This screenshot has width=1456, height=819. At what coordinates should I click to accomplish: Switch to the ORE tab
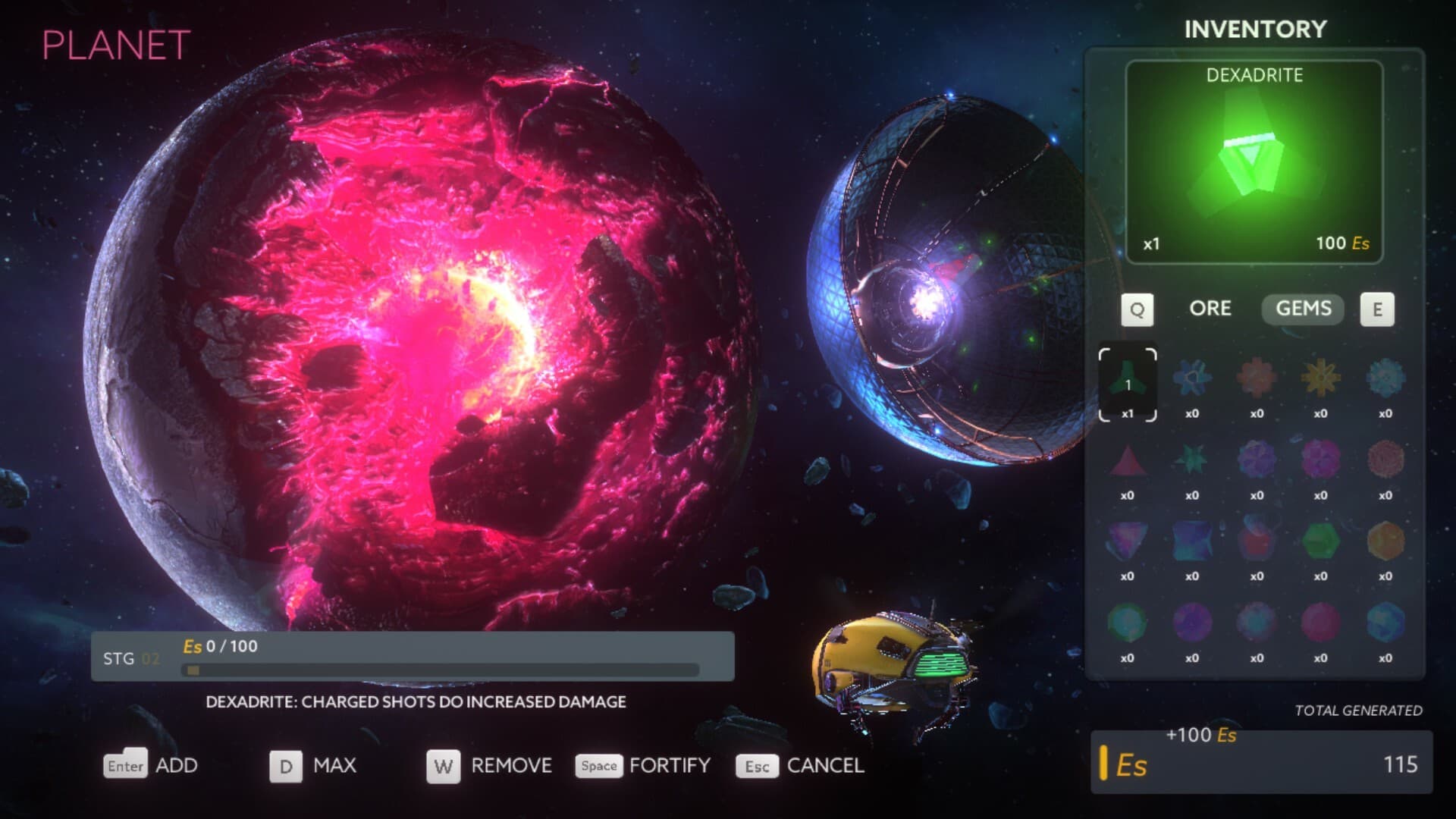coord(1211,309)
